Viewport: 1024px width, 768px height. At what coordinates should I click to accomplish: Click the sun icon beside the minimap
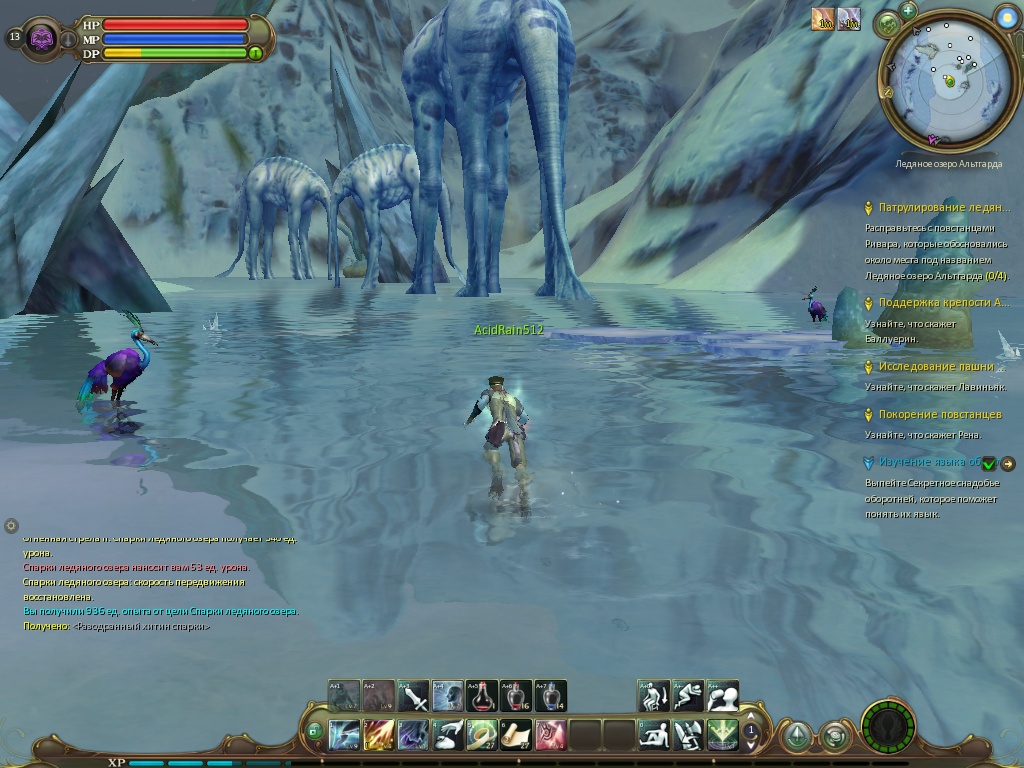[x=1008, y=16]
